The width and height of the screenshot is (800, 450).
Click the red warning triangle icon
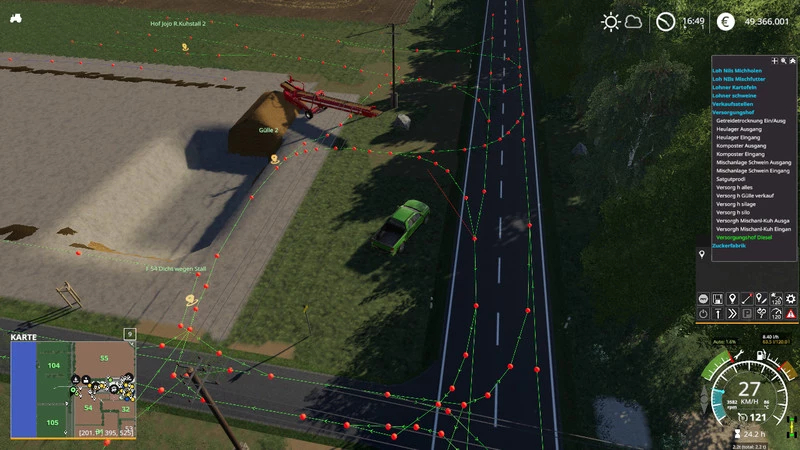click(790, 313)
